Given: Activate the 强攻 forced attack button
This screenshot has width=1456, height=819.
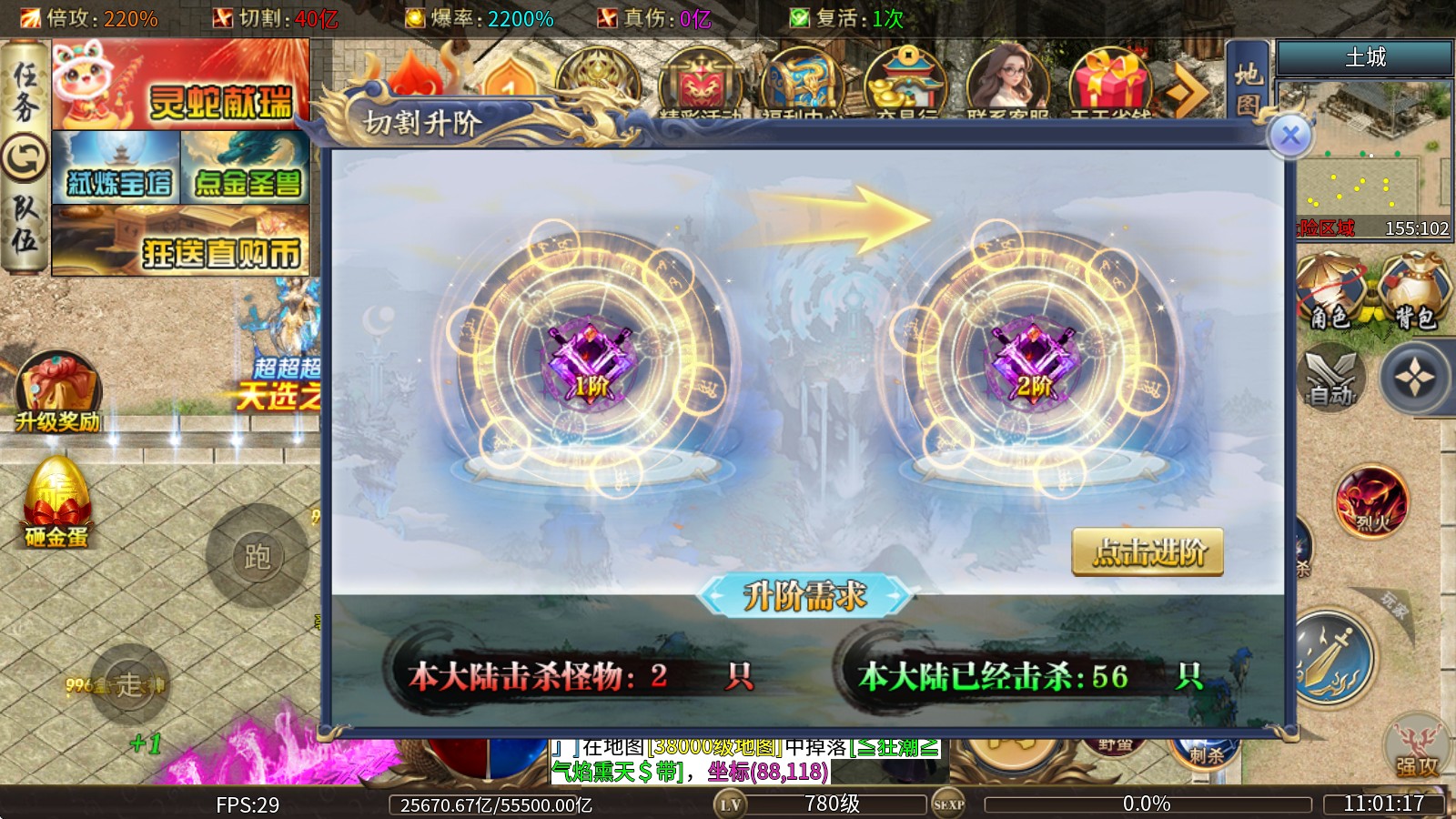Looking at the screenshot, I should click(1417, 749).
